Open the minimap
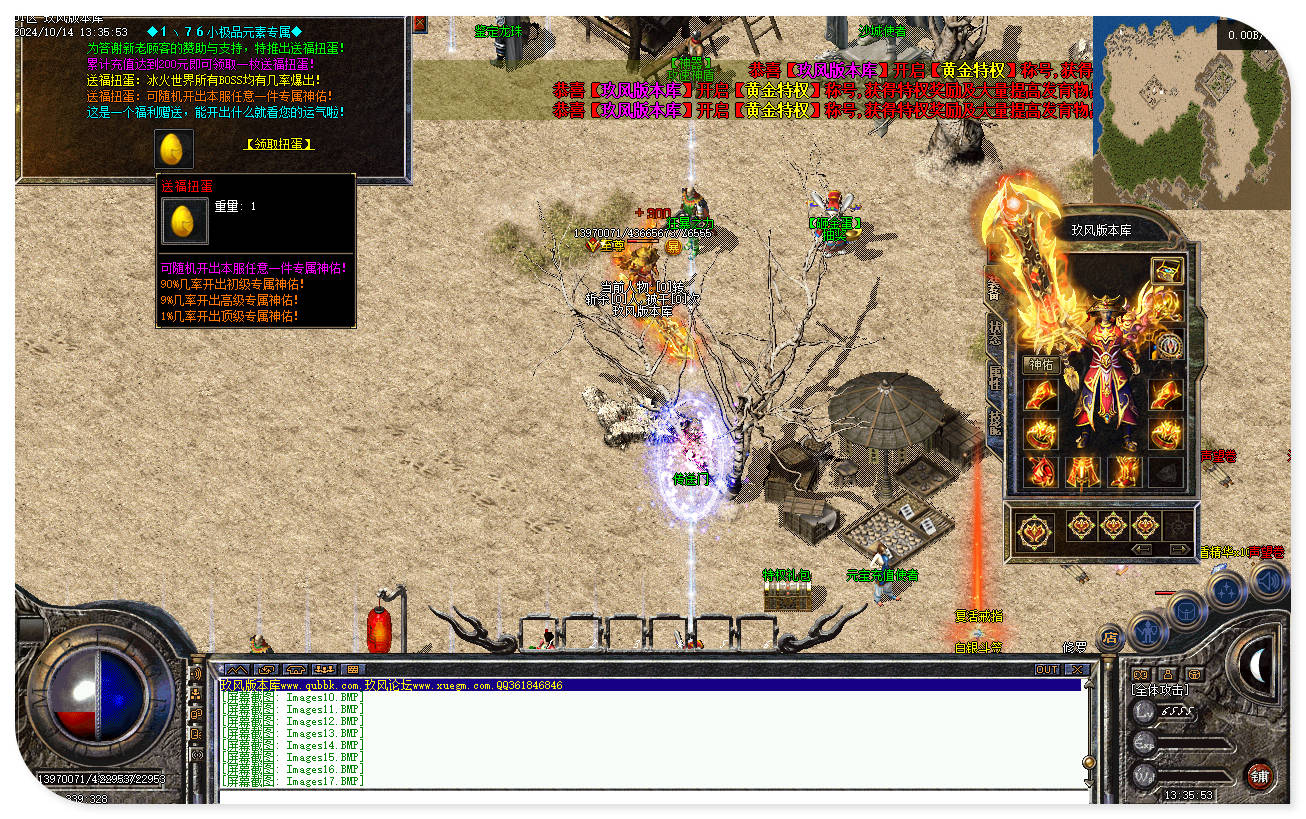The width and height of the screenshot is (1306, 819). tap(1190, 111)
